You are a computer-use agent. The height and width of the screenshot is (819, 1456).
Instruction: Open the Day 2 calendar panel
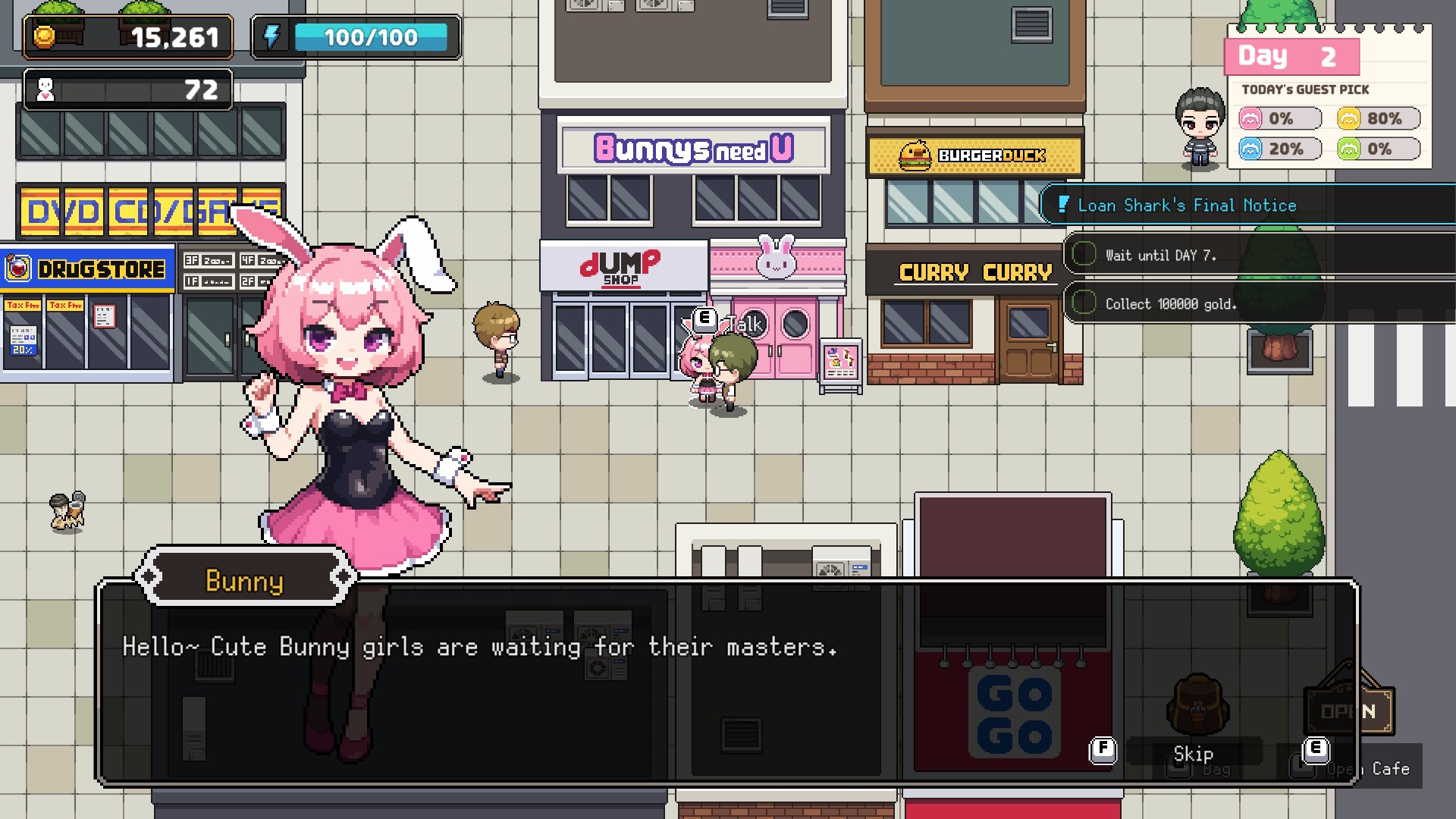(1291, 57)
